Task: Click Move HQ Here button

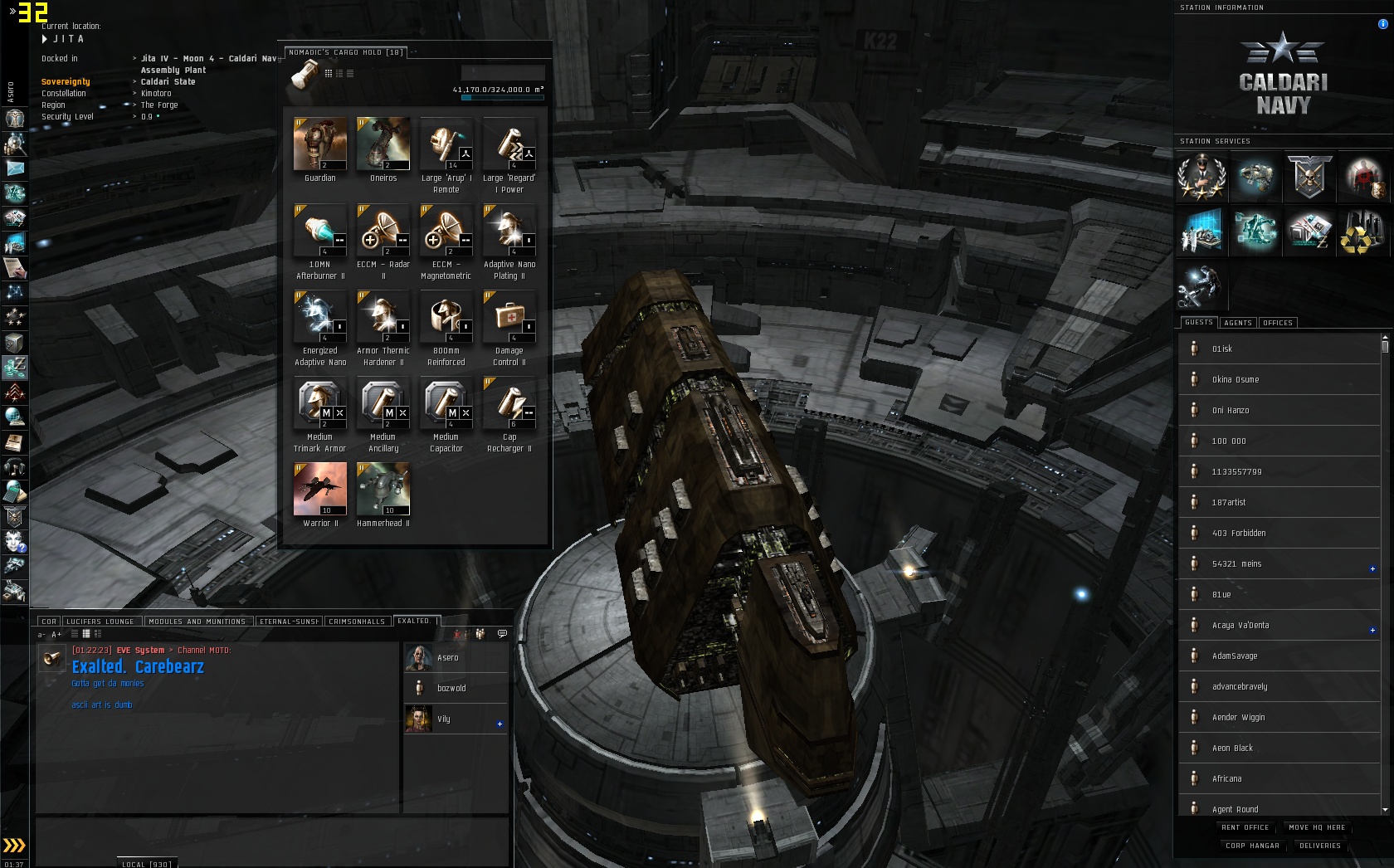Action: (x=1317, y=827)
